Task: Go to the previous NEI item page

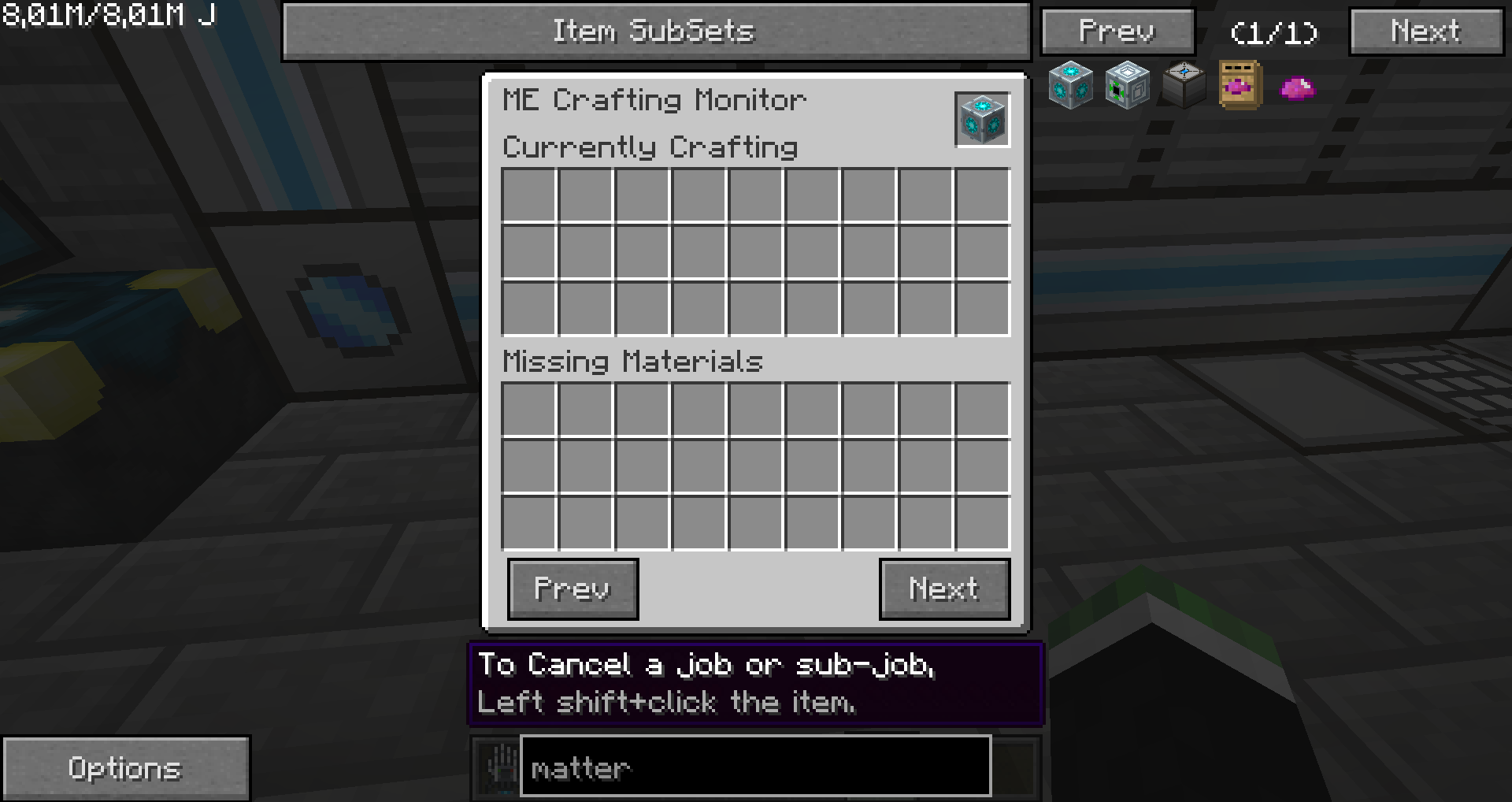Action: coord(1117,32)
